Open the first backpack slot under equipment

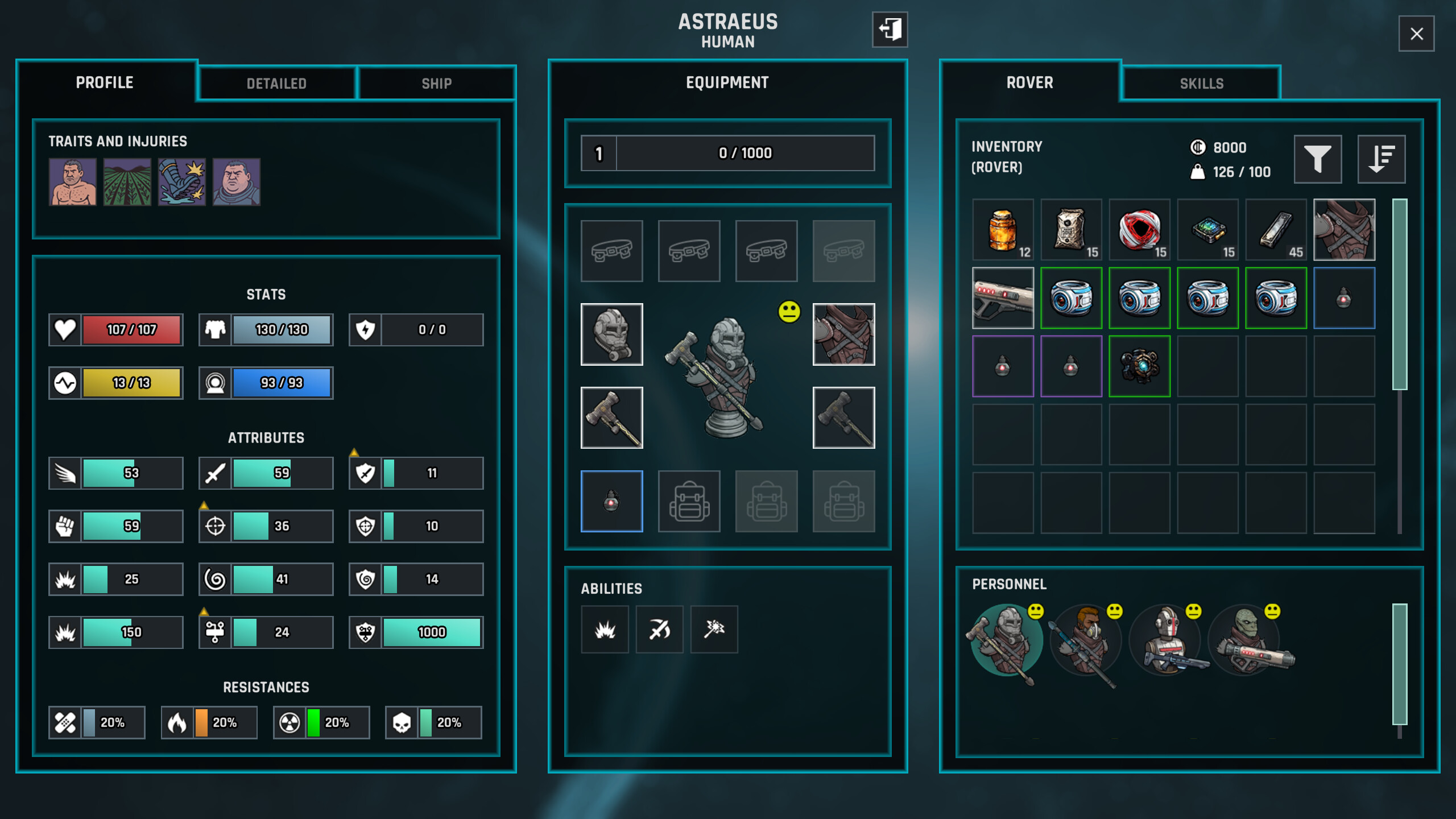tap(689, 501)
